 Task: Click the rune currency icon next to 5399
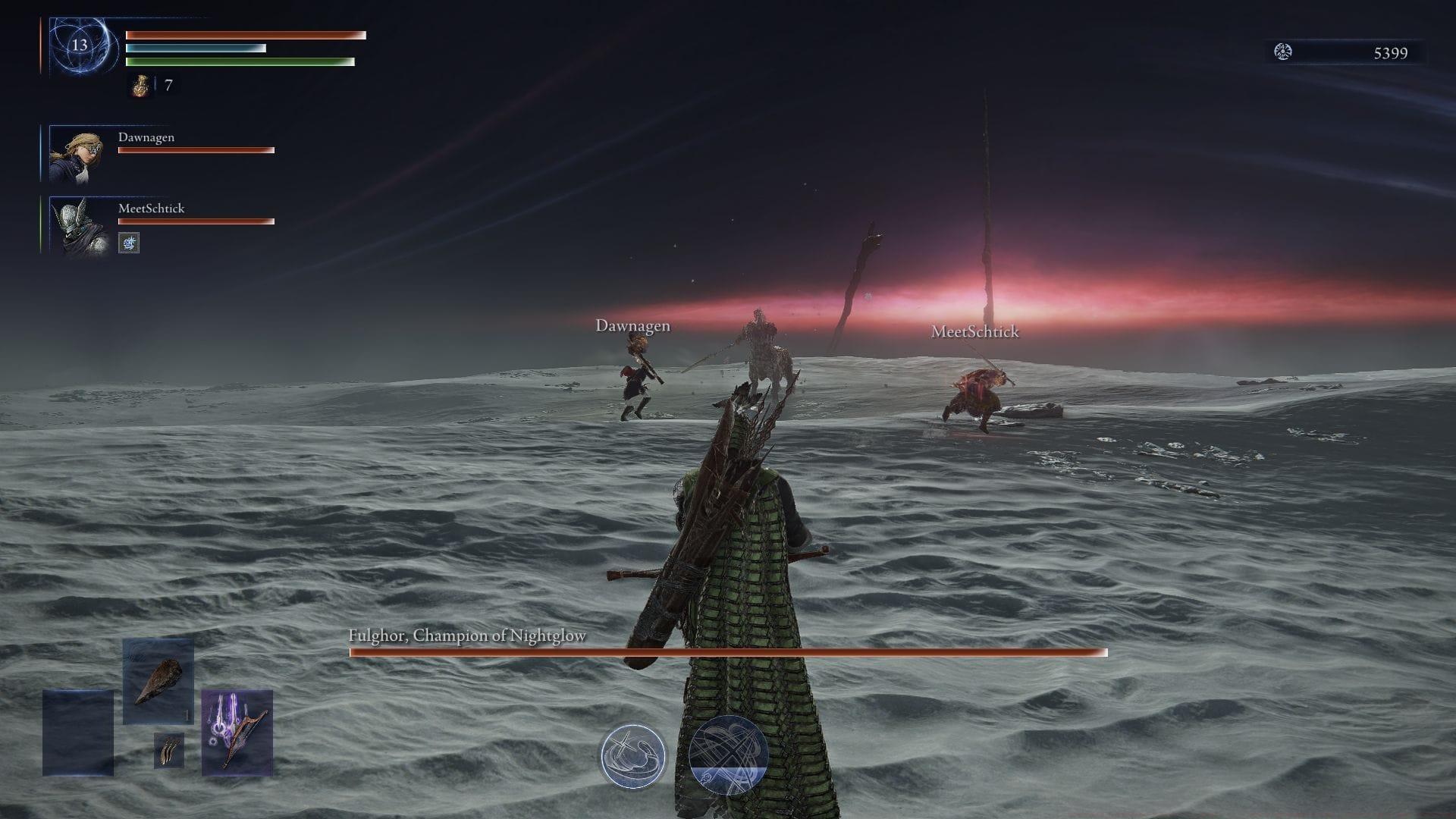point(1282,53)
